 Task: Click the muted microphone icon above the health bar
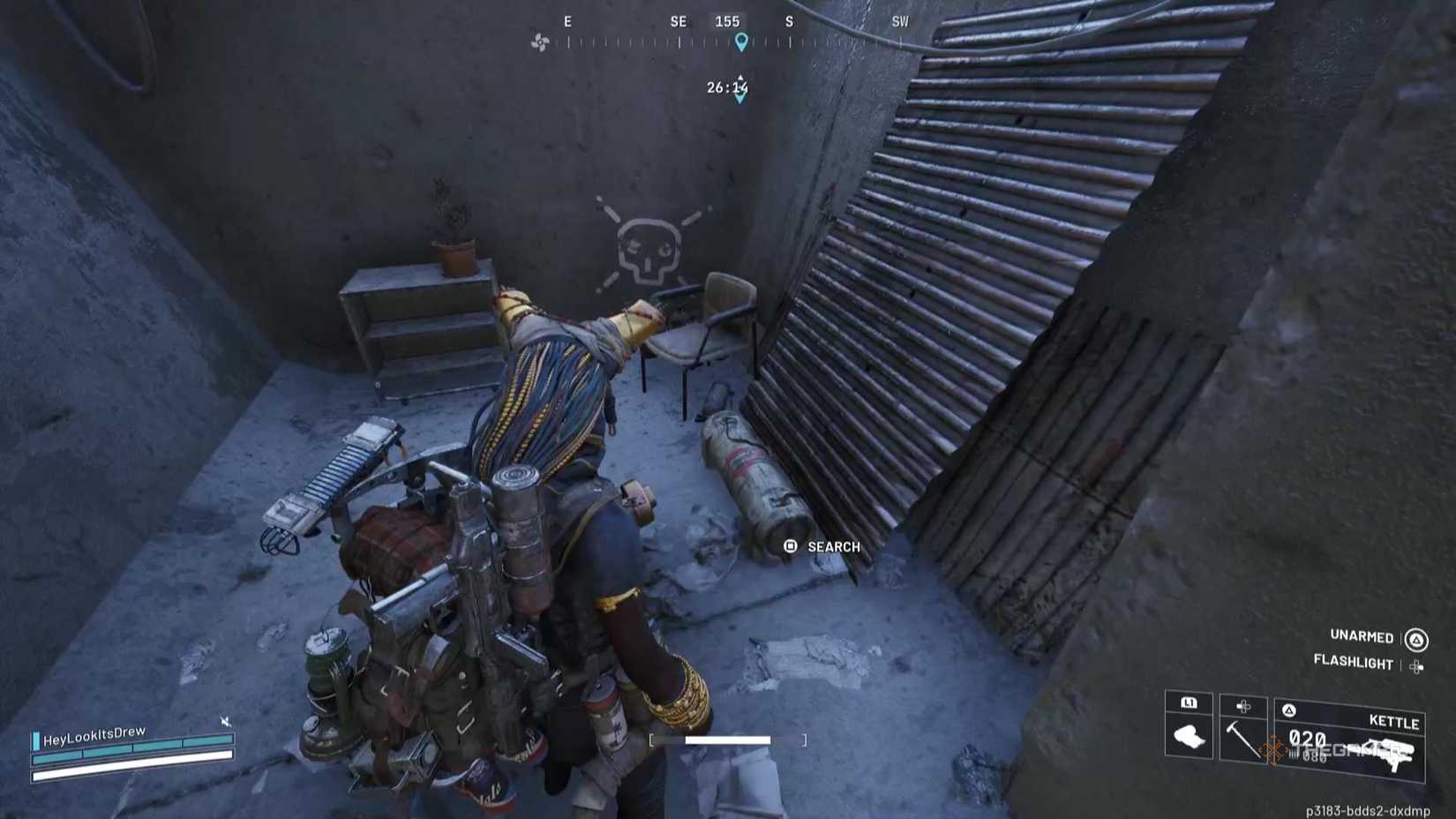click(224, 720)
